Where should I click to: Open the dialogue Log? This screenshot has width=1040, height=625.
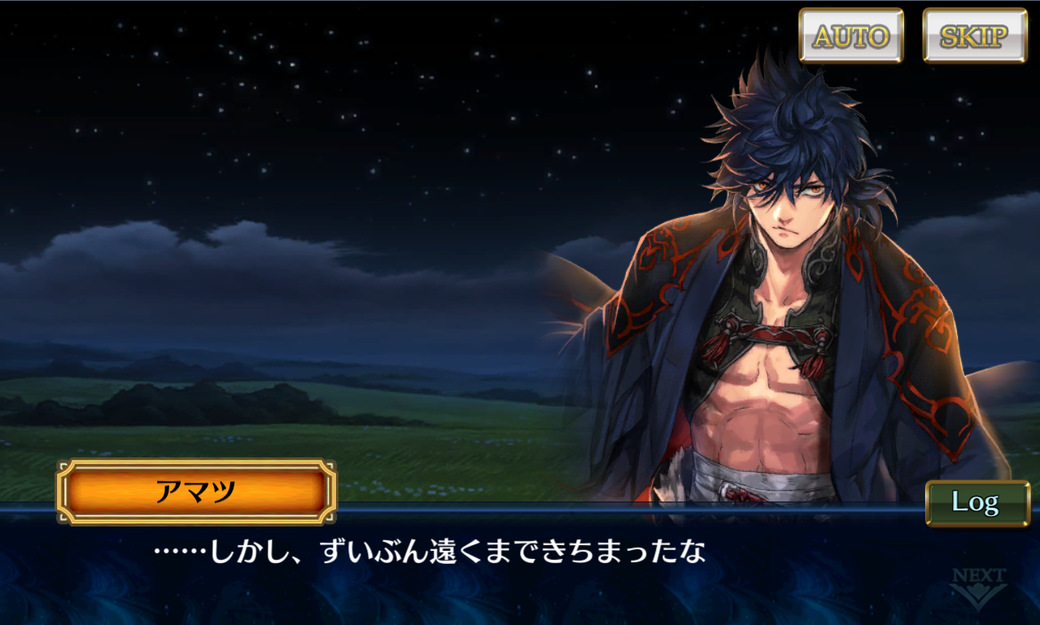pos(976,502)
